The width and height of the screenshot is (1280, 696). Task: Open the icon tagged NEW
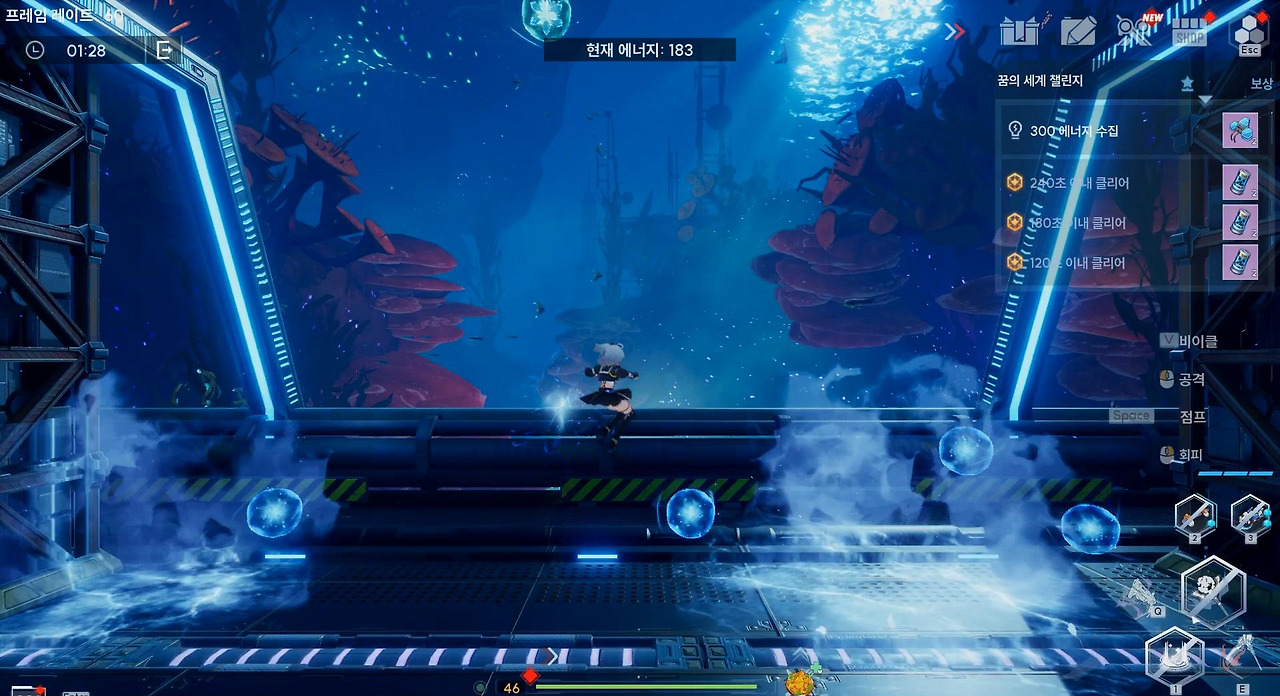point(1135,30)
